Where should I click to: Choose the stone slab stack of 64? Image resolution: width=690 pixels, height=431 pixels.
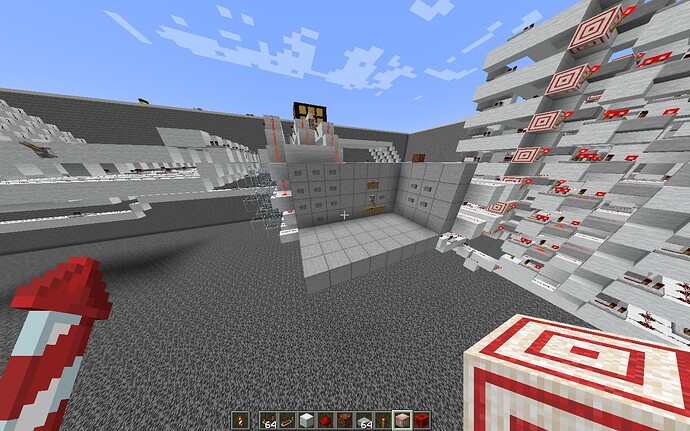364,420
